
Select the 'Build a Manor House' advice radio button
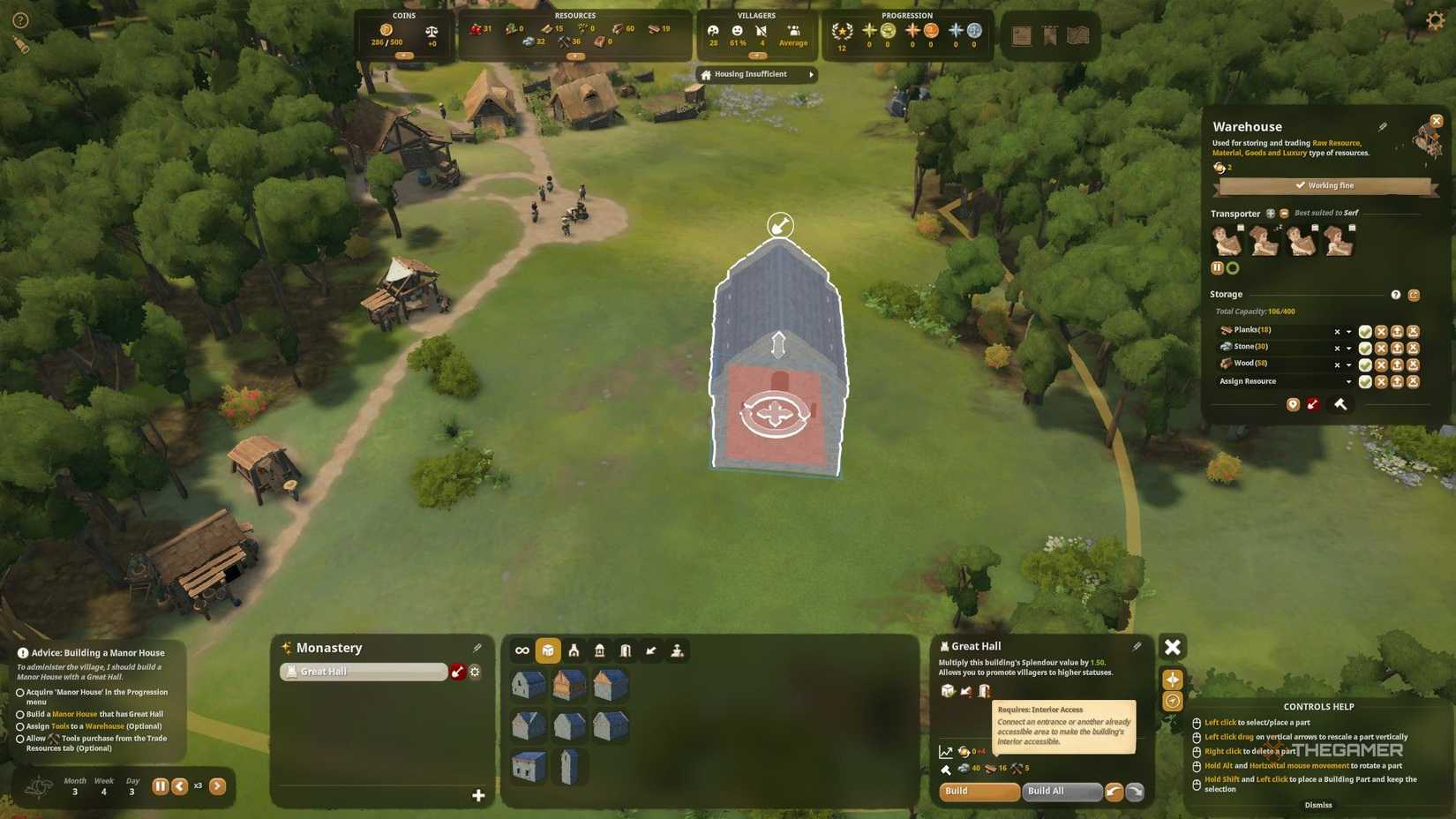point(20,715)
